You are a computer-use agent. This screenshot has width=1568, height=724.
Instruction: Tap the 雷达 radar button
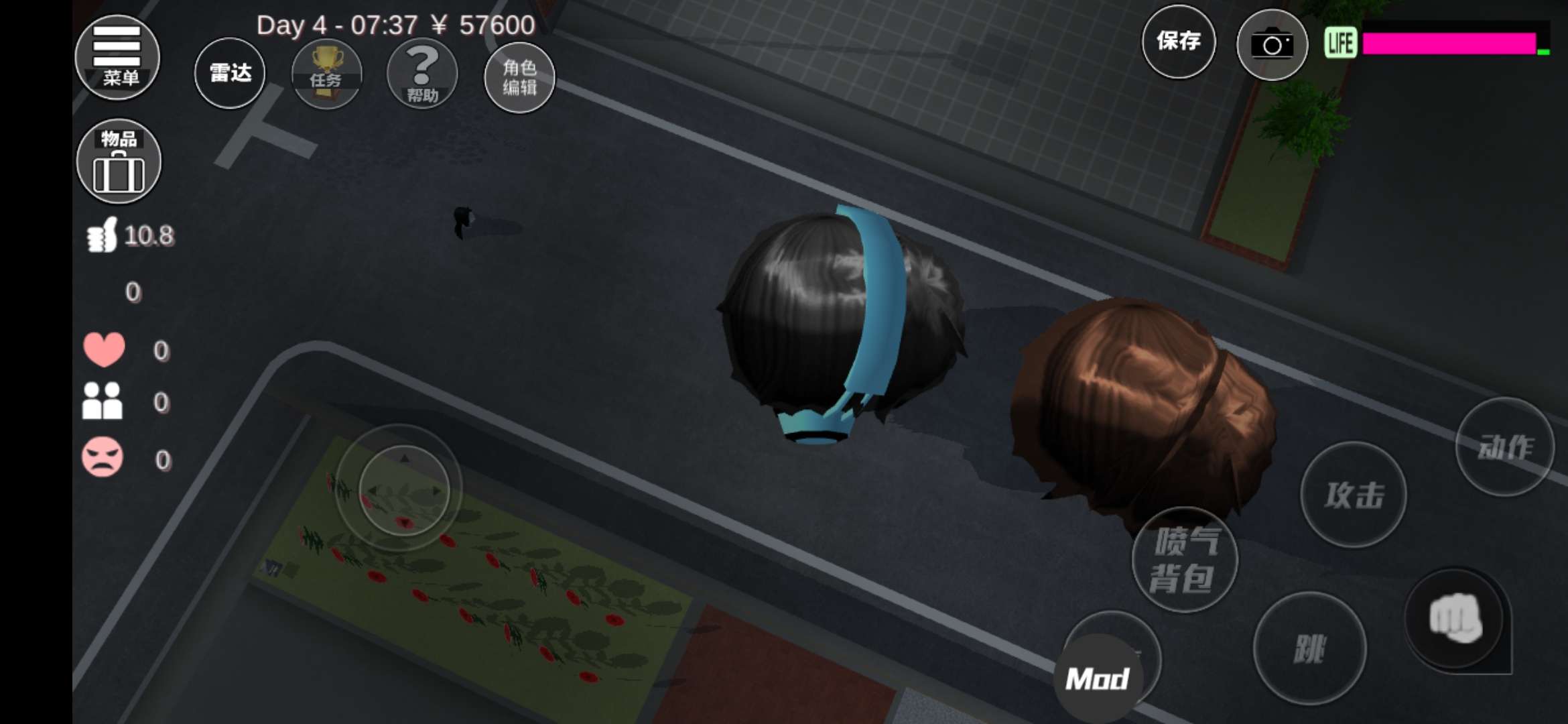pyautogui.click(x=230, y=73)
